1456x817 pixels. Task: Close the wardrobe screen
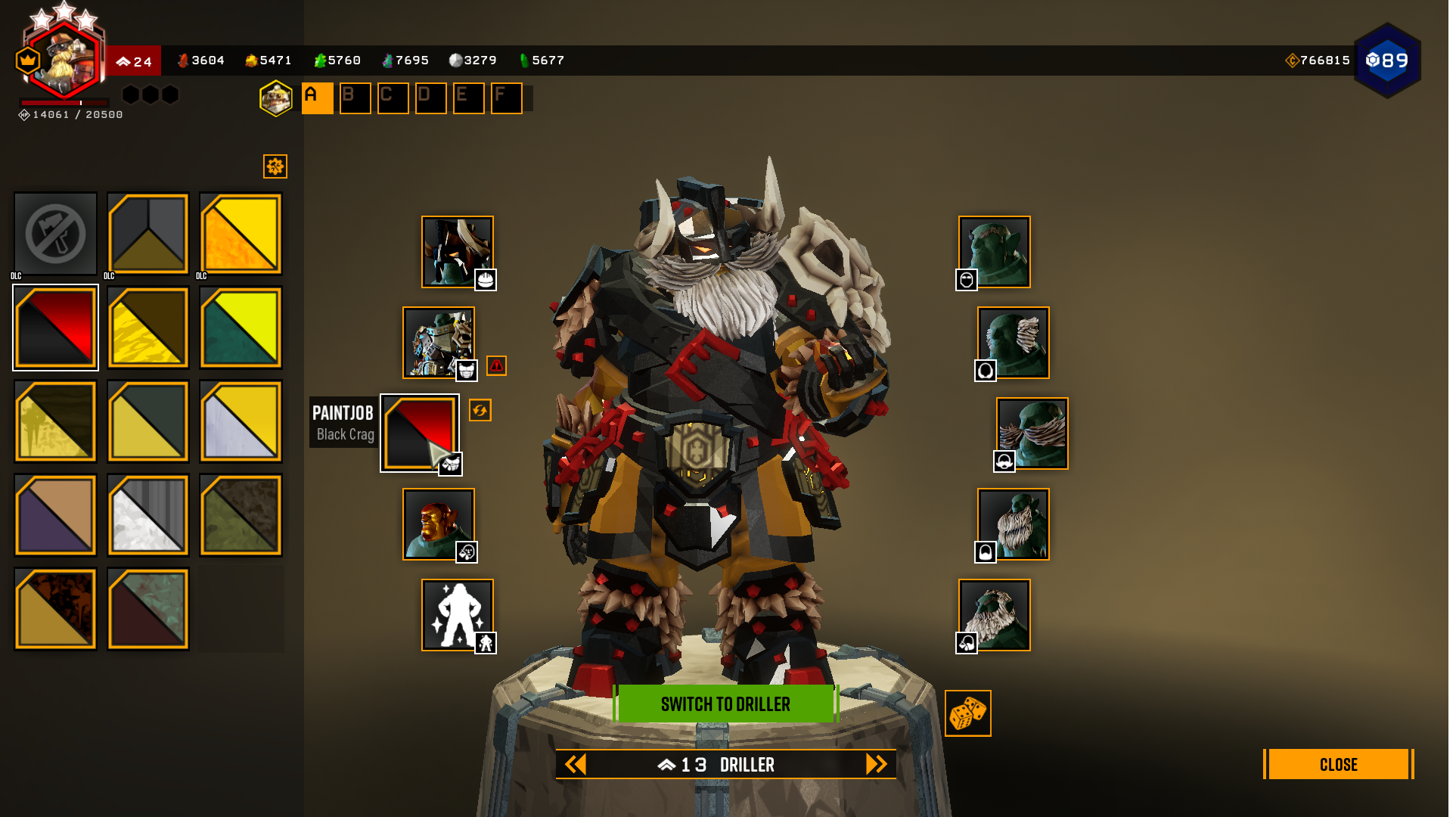coord(1337,764)
